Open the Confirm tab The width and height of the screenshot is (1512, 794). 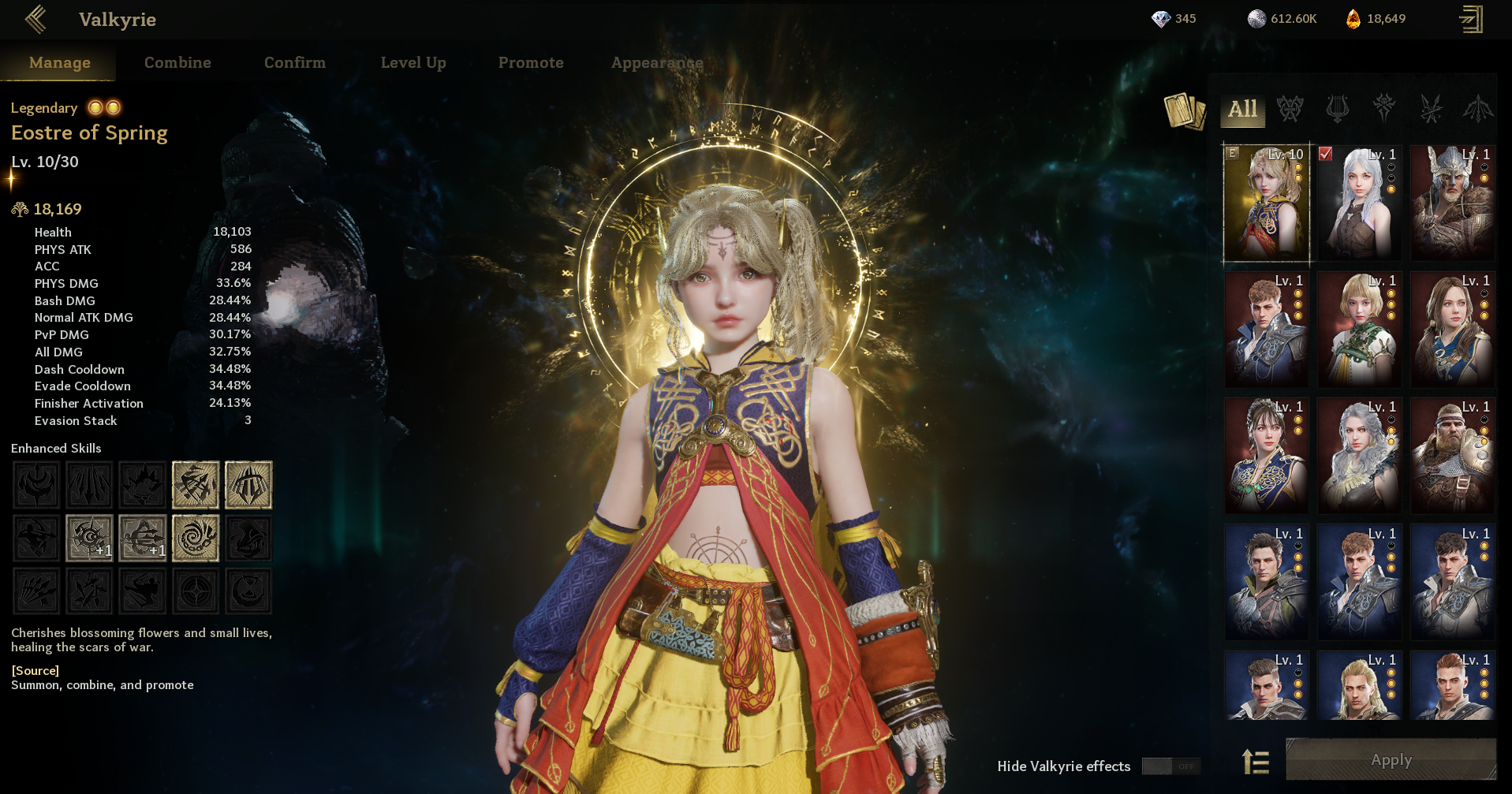(294, 62)
